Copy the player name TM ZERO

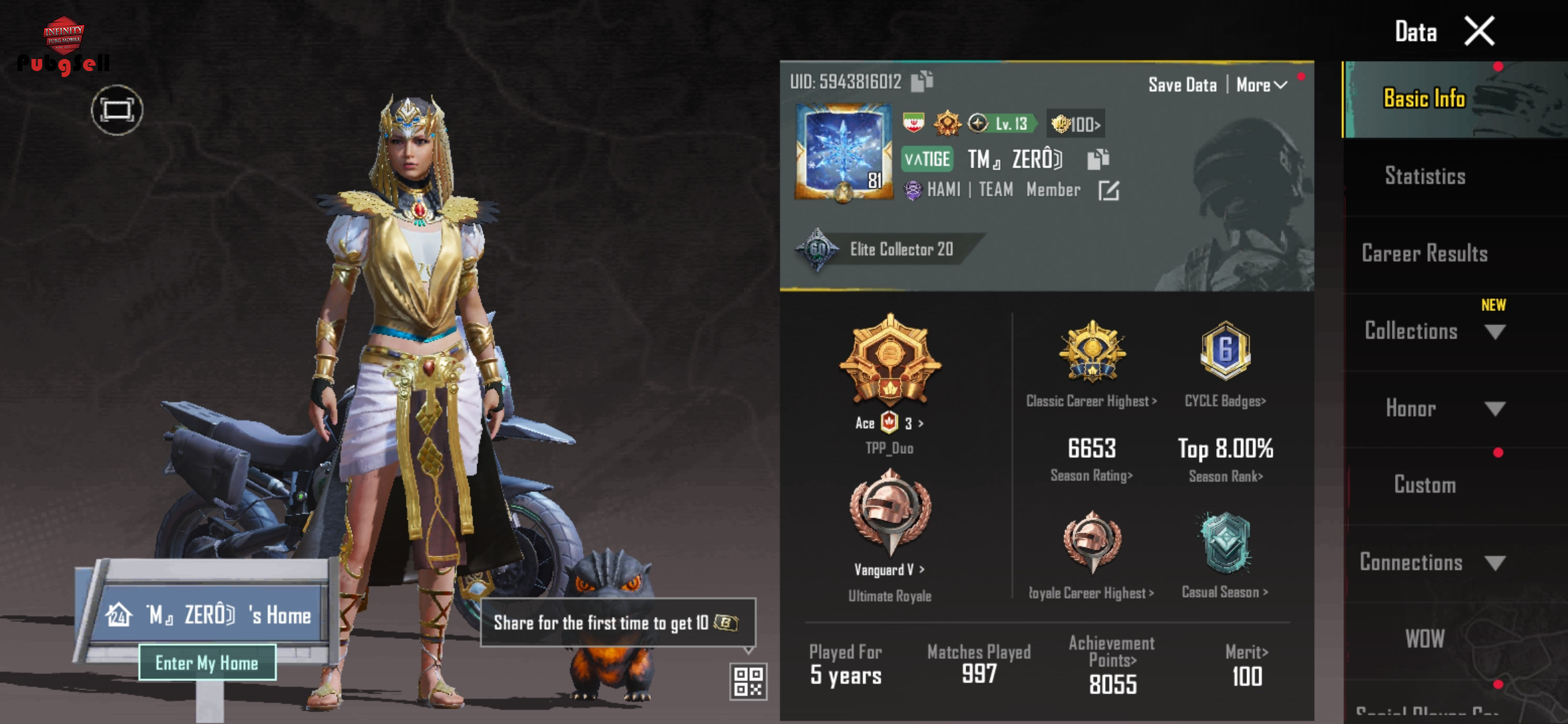pyautogui.click(x=1098, y=159)
